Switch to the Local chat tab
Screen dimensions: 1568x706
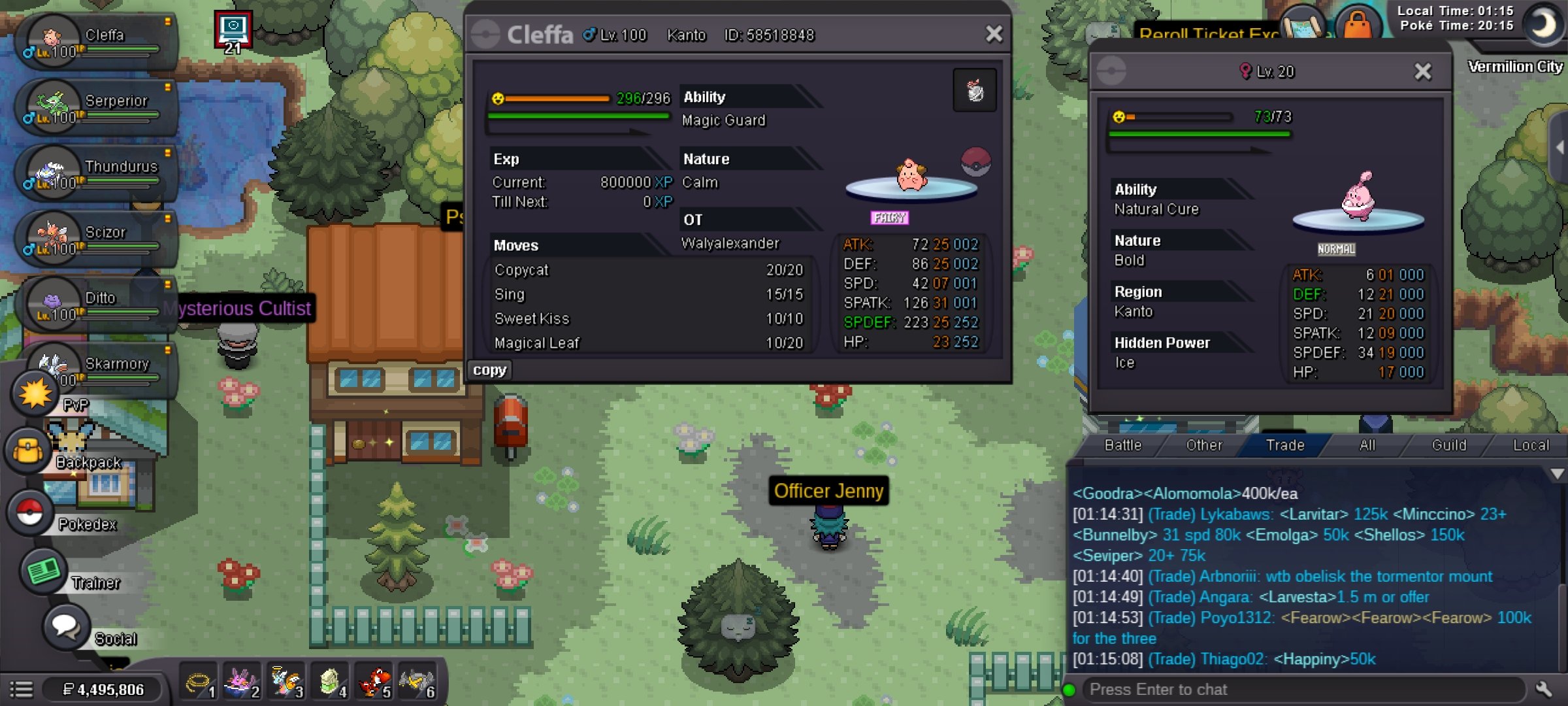pyautogui.click(x=1530, y=445)
